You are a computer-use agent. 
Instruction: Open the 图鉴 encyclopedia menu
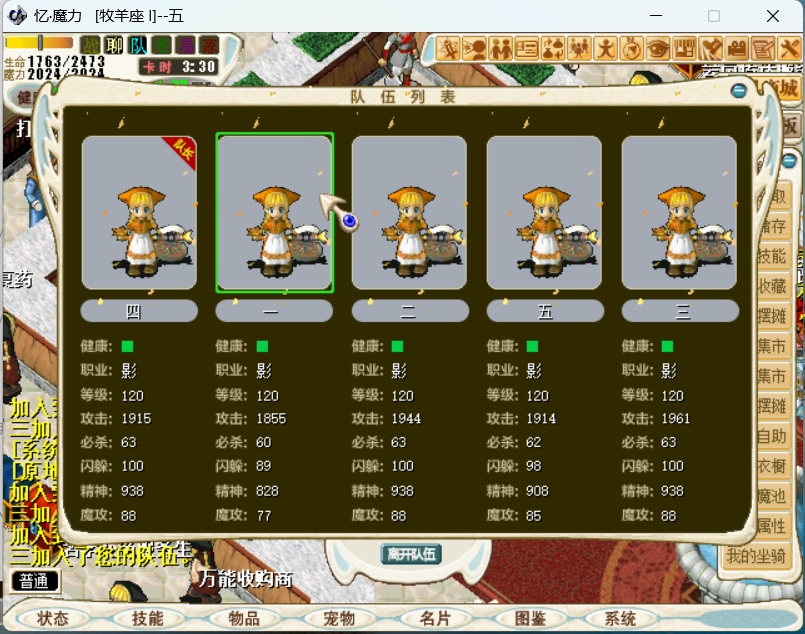click(x=529, y=619)
